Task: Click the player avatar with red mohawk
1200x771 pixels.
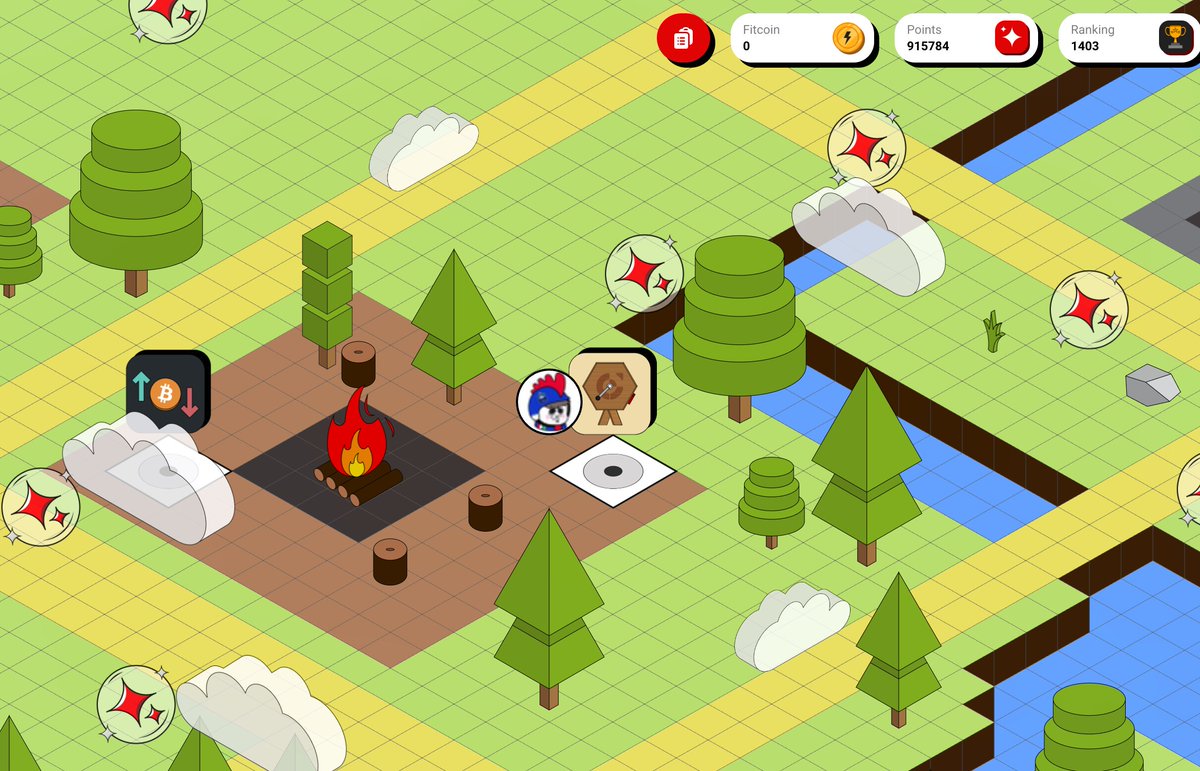Action: [548, 402]
